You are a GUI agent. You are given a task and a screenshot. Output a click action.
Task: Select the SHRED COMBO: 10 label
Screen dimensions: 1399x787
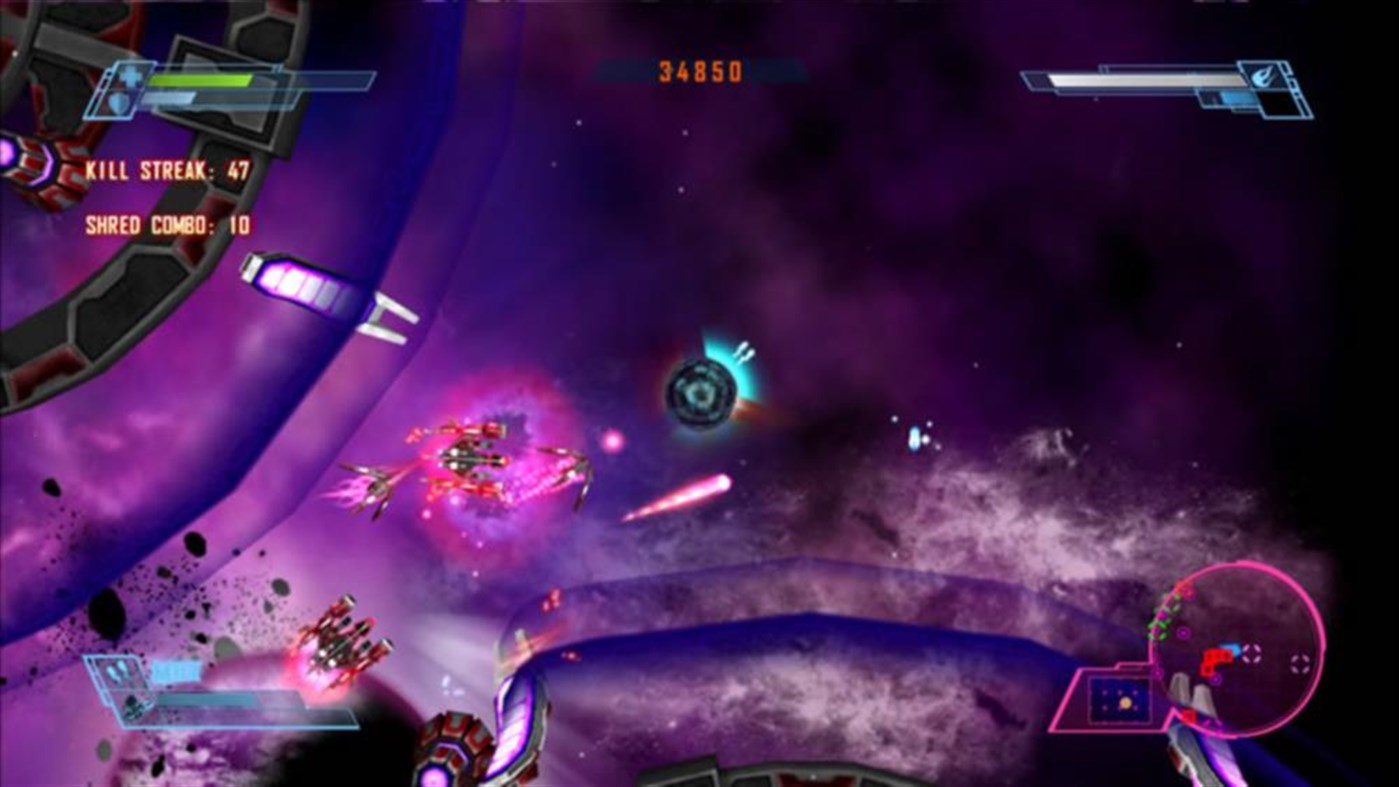click(x=166, y=223)
